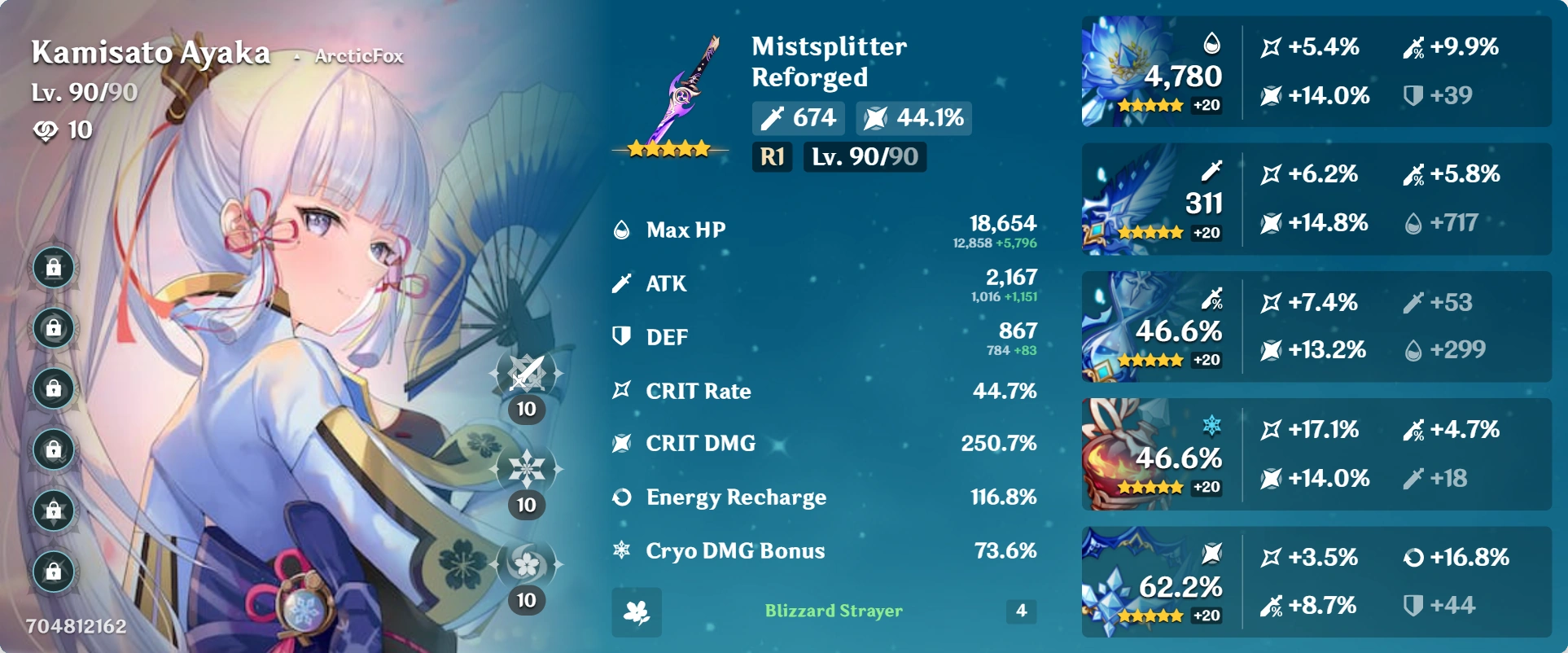Click the player name ArcticFox
Screen dimensions: 1568x653
(359, 58)
